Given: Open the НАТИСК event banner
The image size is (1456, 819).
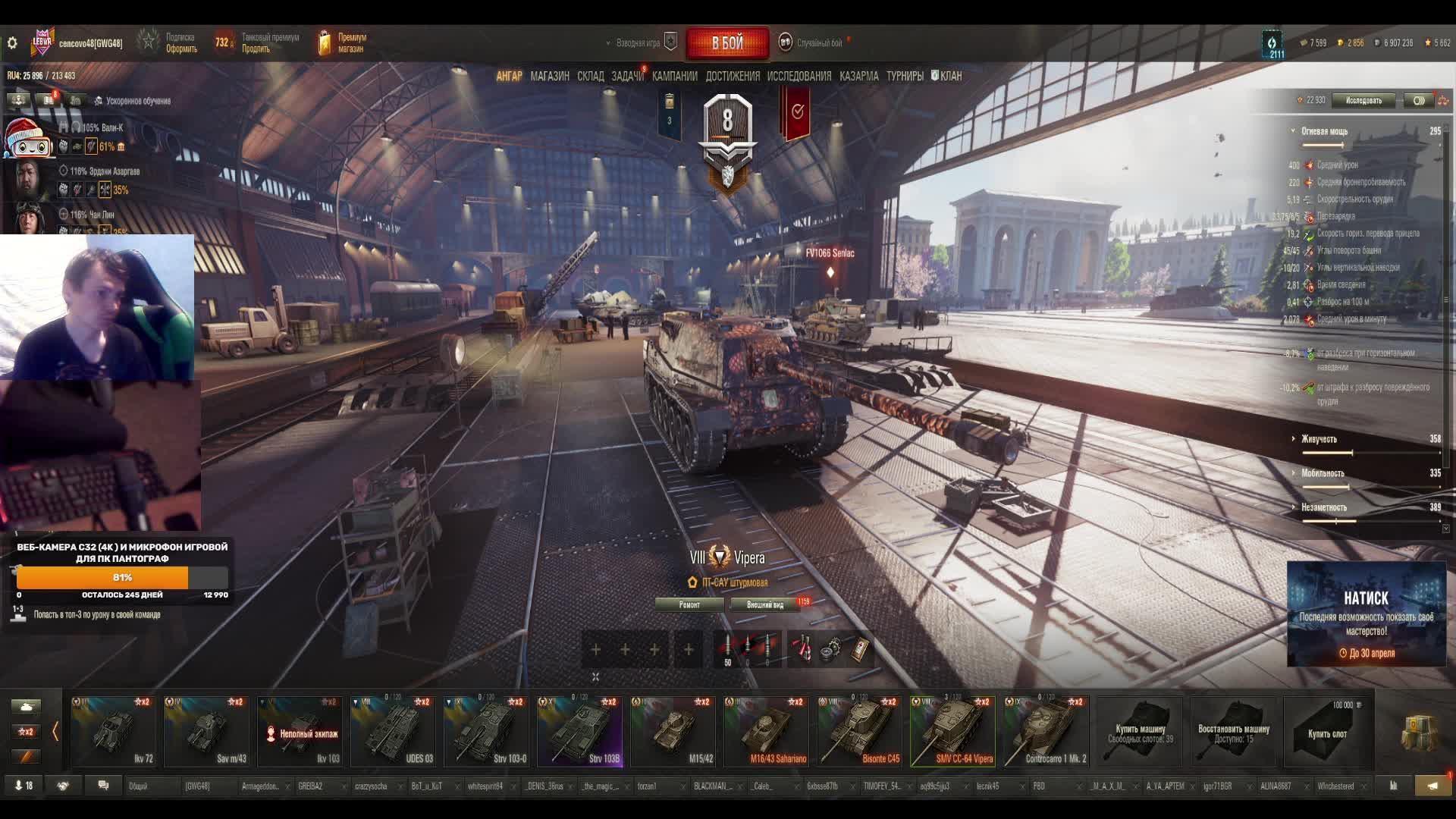Looking at the screenshot, I should coord(1366,614).
